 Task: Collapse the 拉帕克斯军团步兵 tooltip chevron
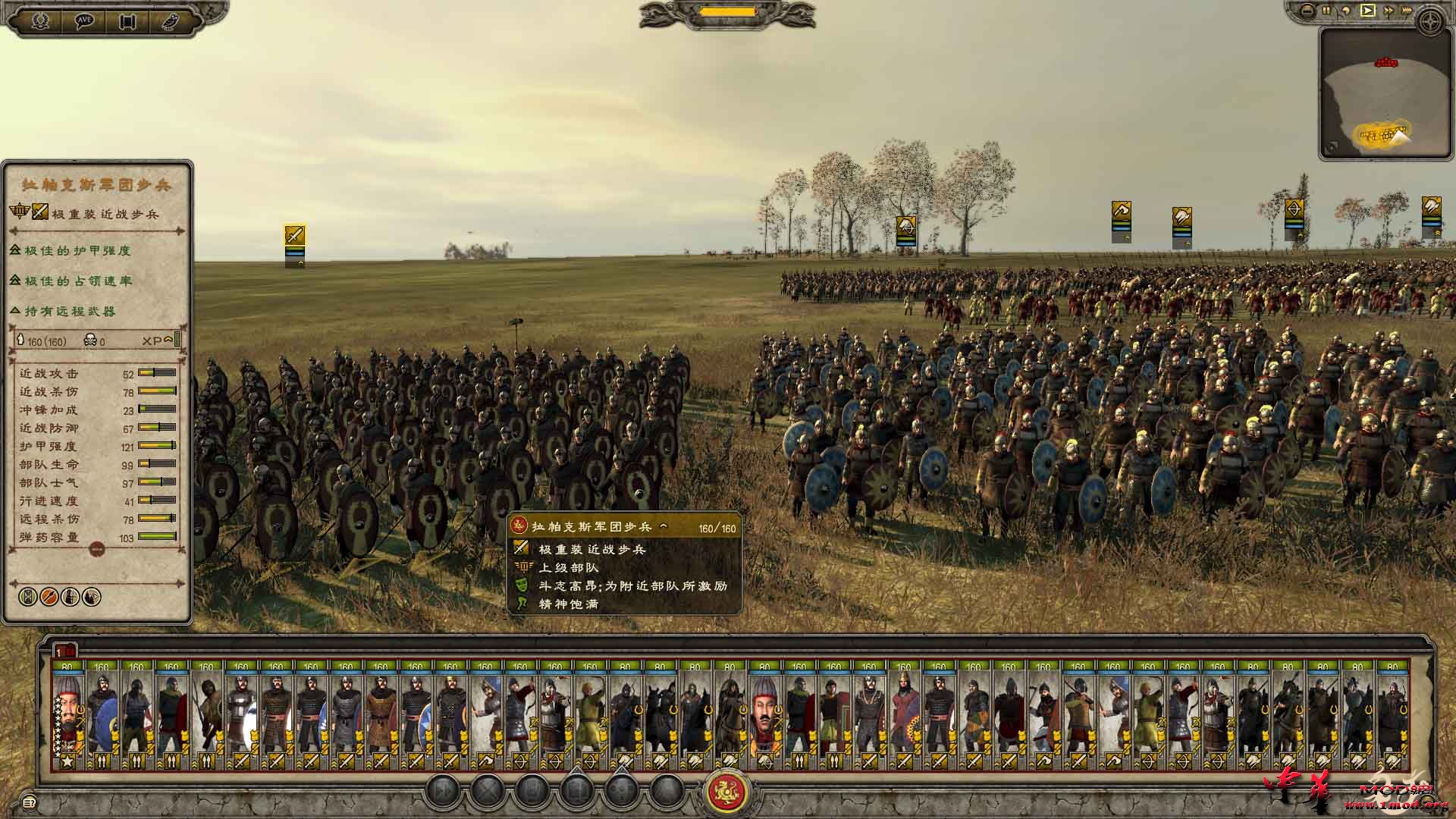[663, 526]
